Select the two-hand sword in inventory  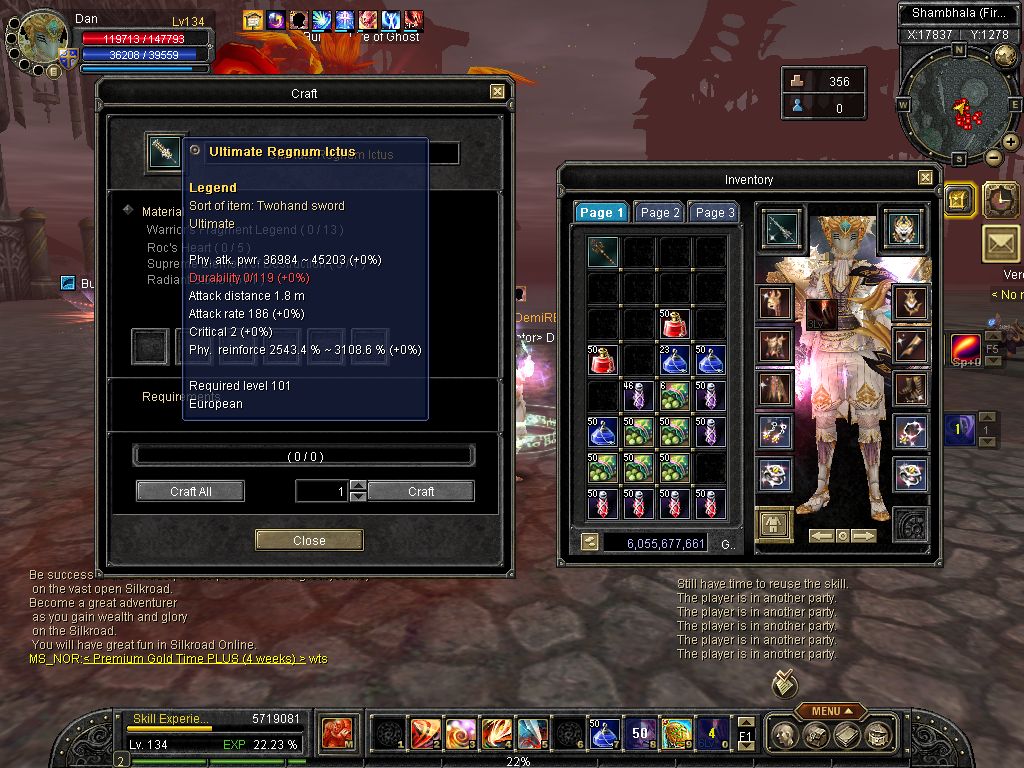602,252
